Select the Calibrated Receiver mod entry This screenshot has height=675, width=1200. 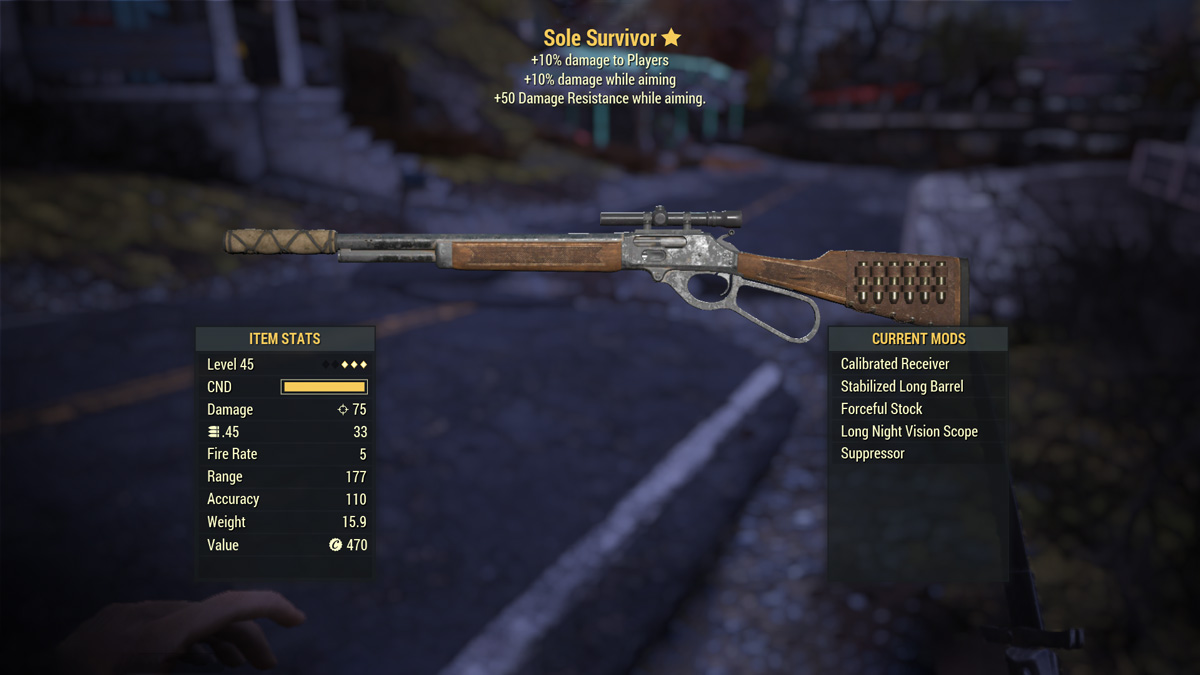click(x=895, y=364)
